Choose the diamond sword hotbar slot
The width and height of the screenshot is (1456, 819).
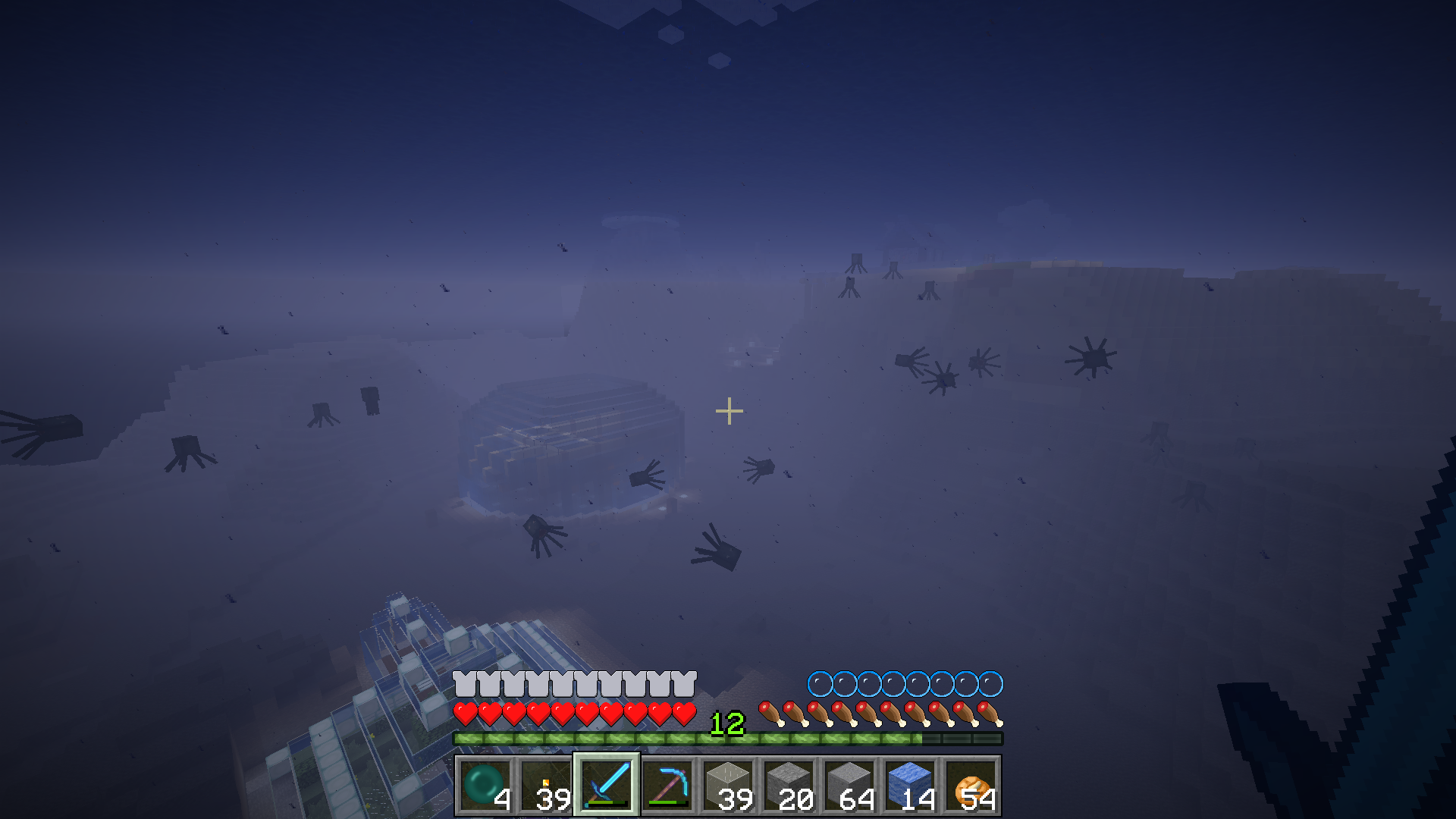point(607,786)
